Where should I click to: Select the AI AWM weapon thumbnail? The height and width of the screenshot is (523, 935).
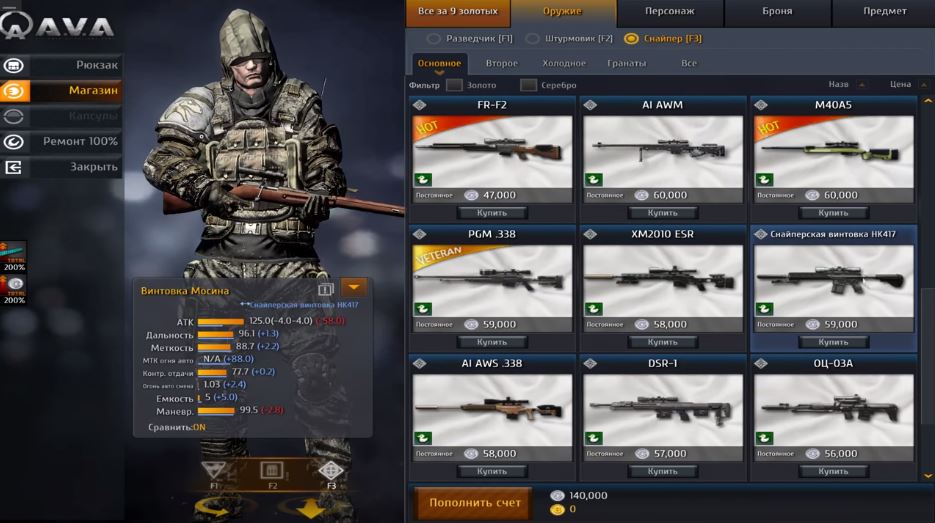(662, 150)
